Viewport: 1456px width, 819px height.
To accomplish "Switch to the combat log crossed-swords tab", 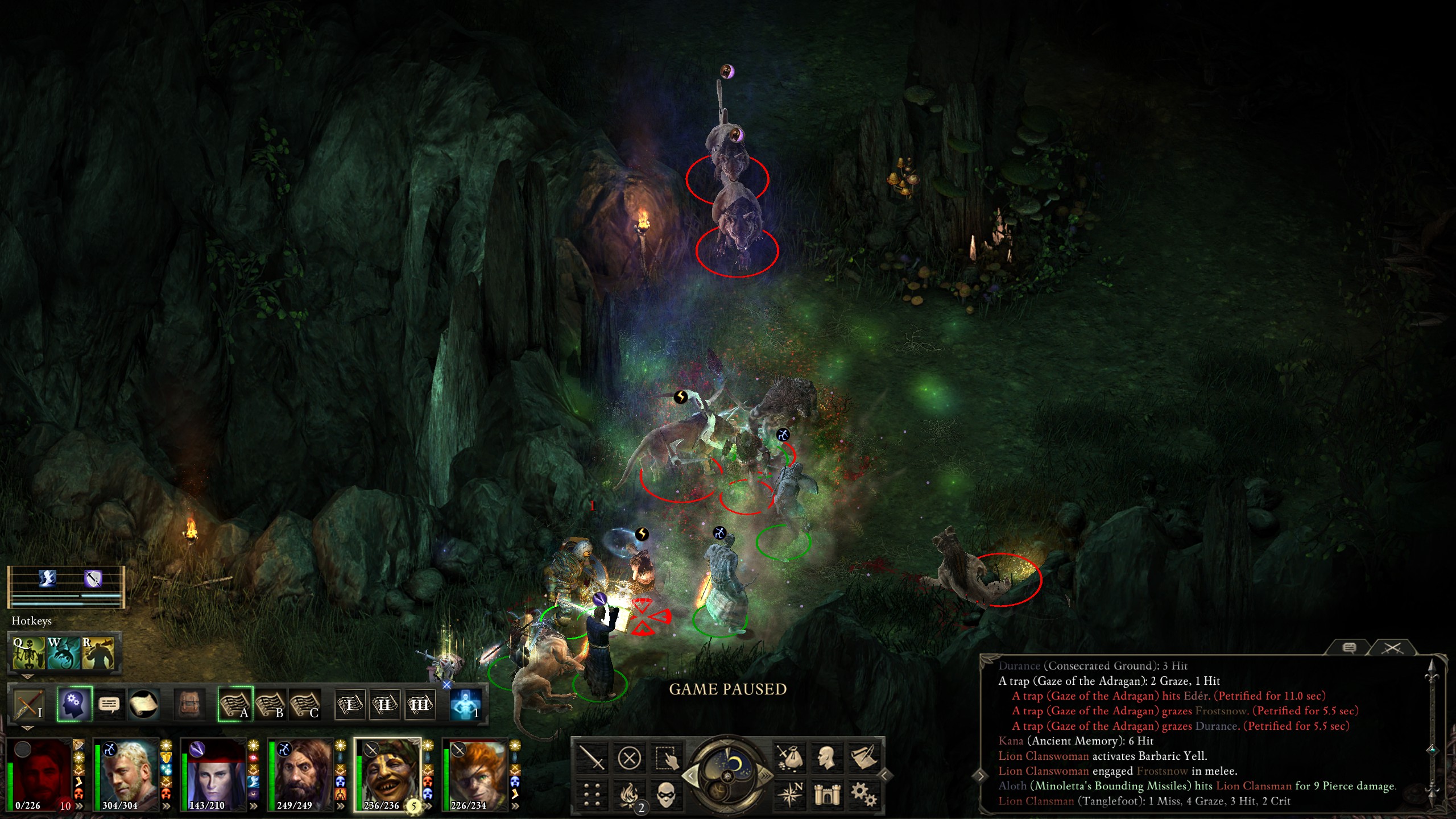I will [1392, 648].
